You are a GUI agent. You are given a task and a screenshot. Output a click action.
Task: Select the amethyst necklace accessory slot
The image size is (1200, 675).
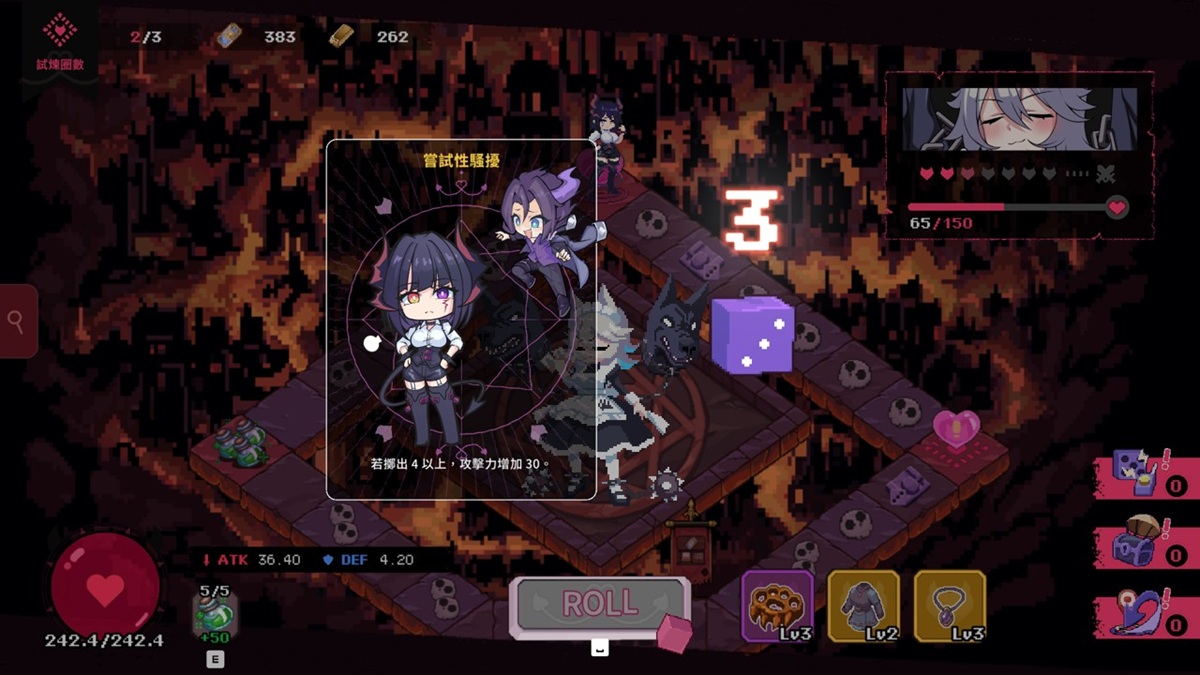[949, 605]
